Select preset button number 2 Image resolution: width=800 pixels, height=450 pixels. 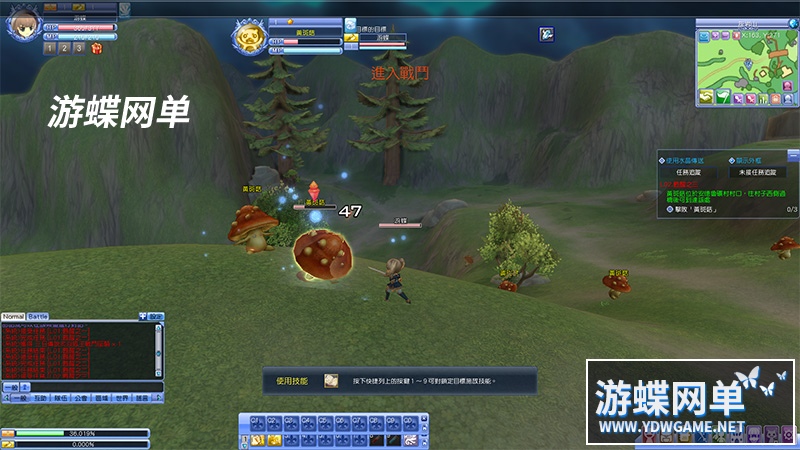click(x=64, y=47)
